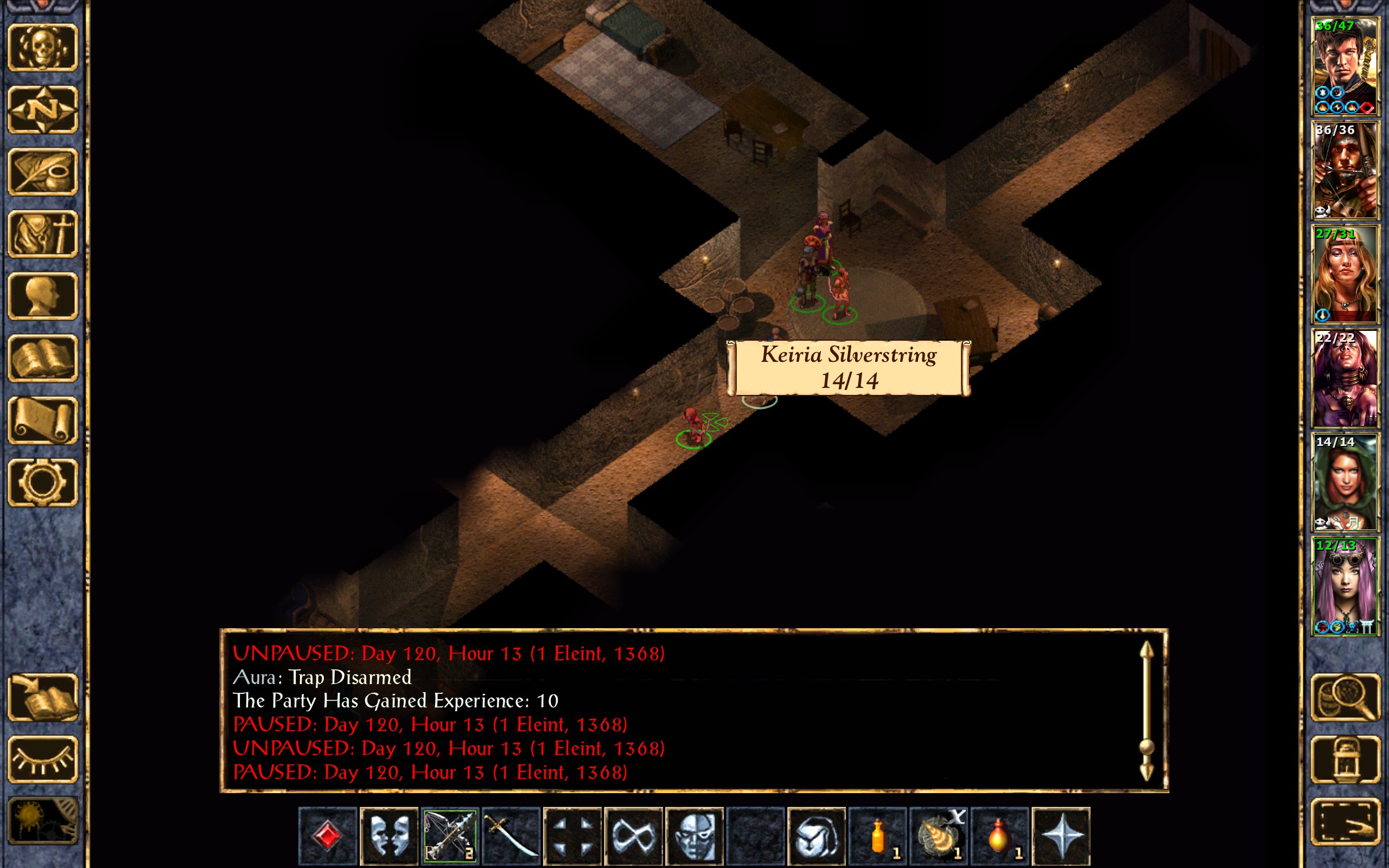Choose the archer party member portrait
Viewport: 1389px width, 868px height.
click(x=1345, y=170)
